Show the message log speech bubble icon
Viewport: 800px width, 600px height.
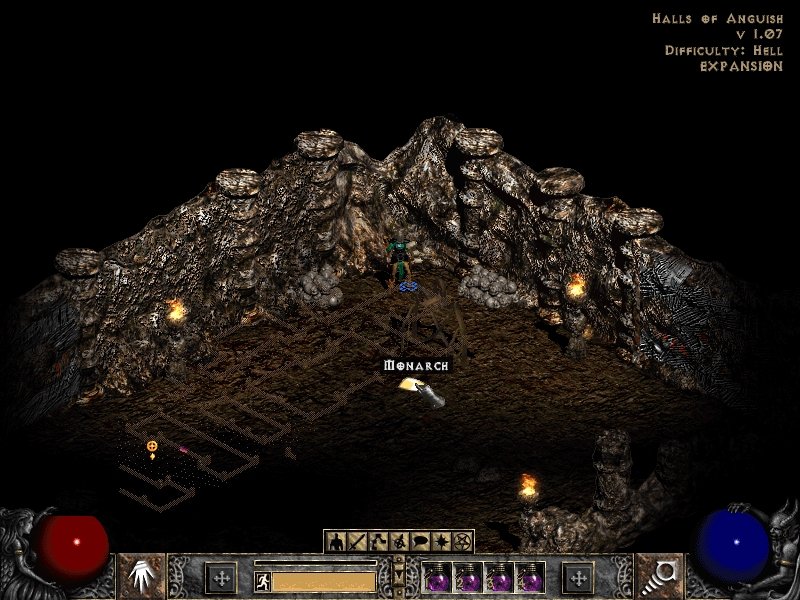(x=420, y=542)
